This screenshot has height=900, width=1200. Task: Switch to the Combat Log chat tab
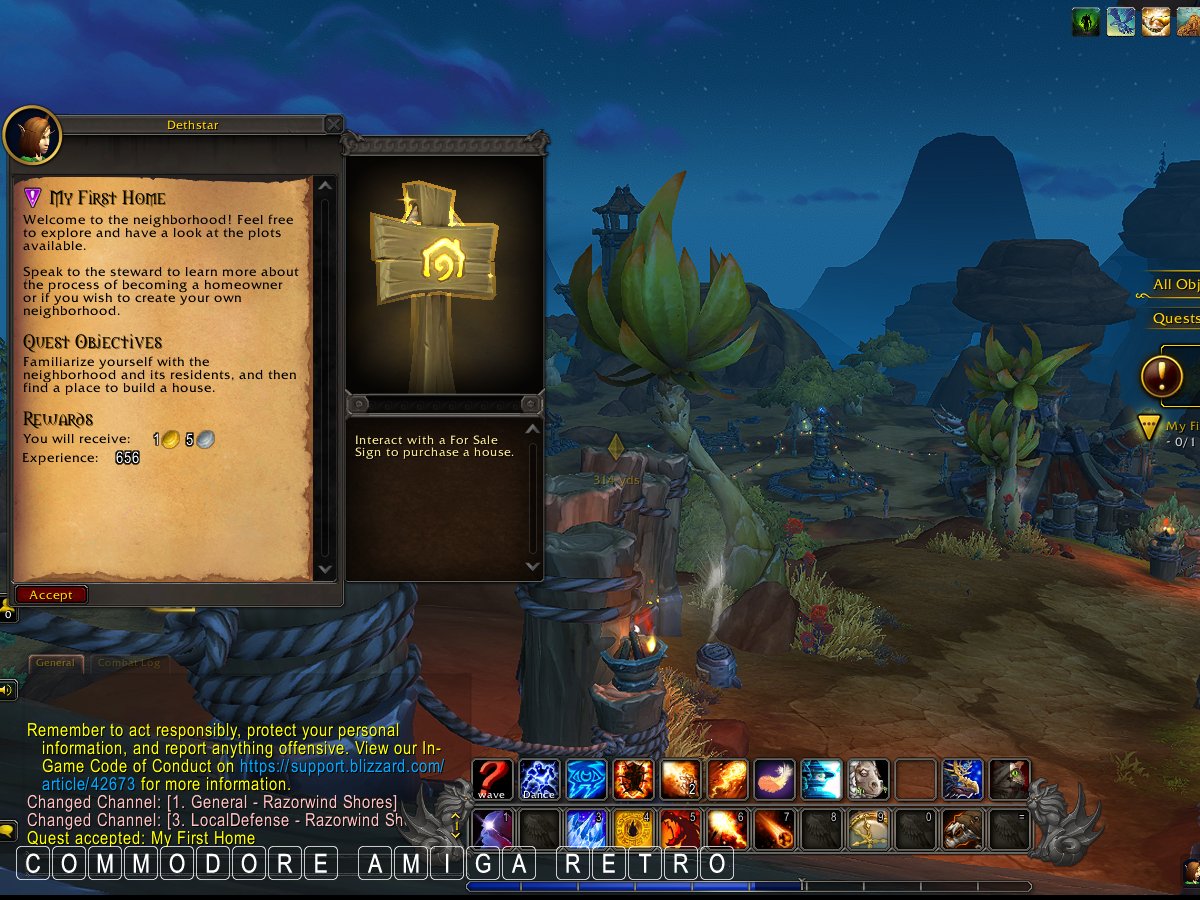129,662
